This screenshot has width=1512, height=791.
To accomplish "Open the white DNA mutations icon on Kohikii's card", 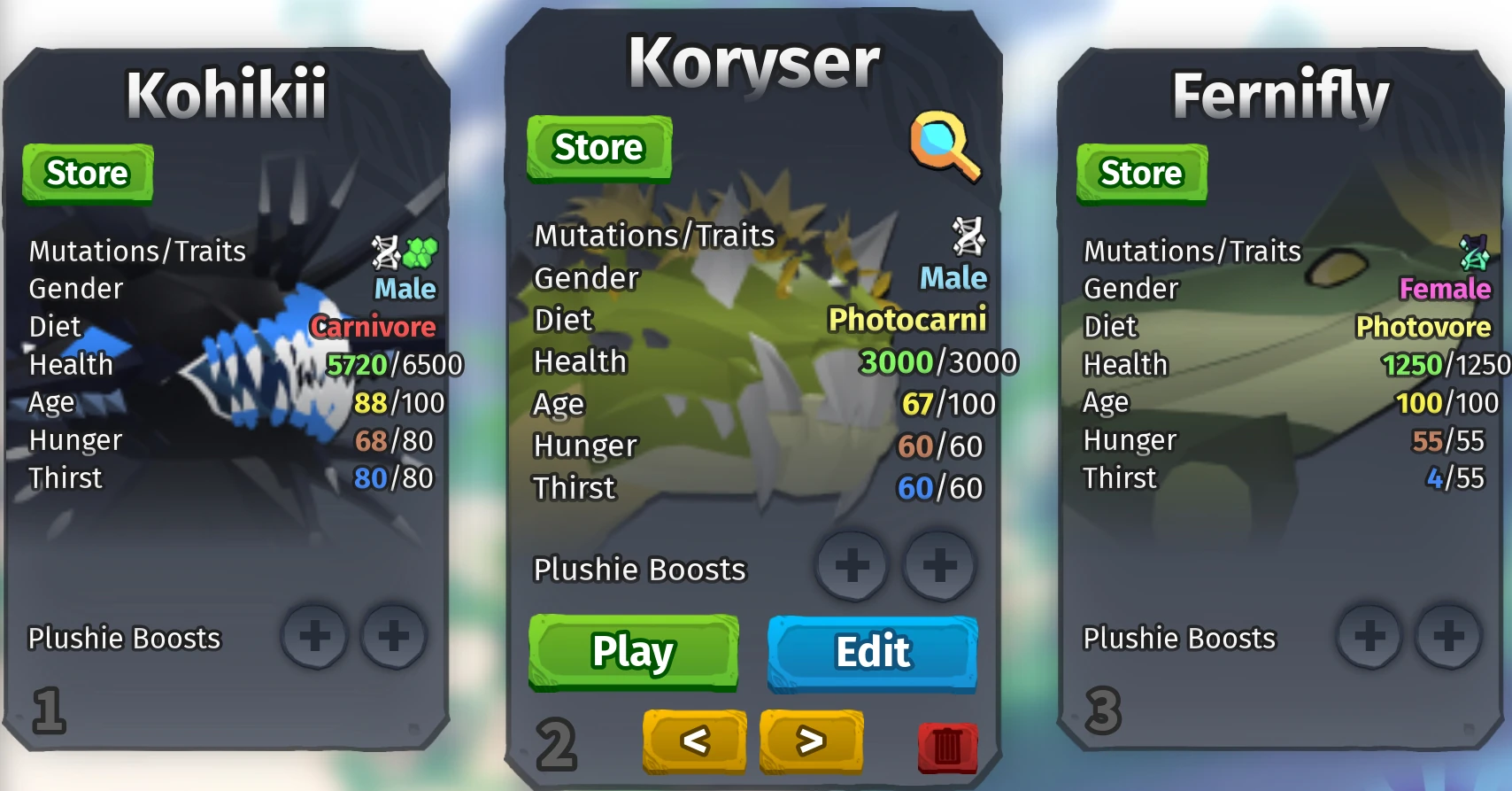I will pyautogui.click(x=384, y=253).
